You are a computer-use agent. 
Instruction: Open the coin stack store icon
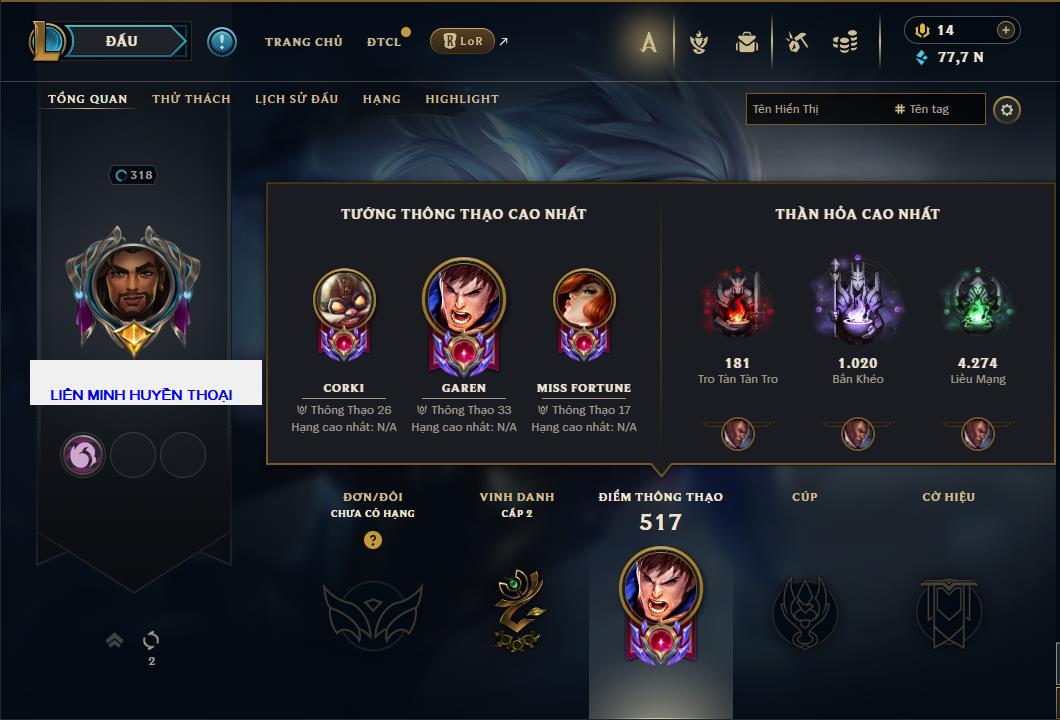click(x=845, y=42)
